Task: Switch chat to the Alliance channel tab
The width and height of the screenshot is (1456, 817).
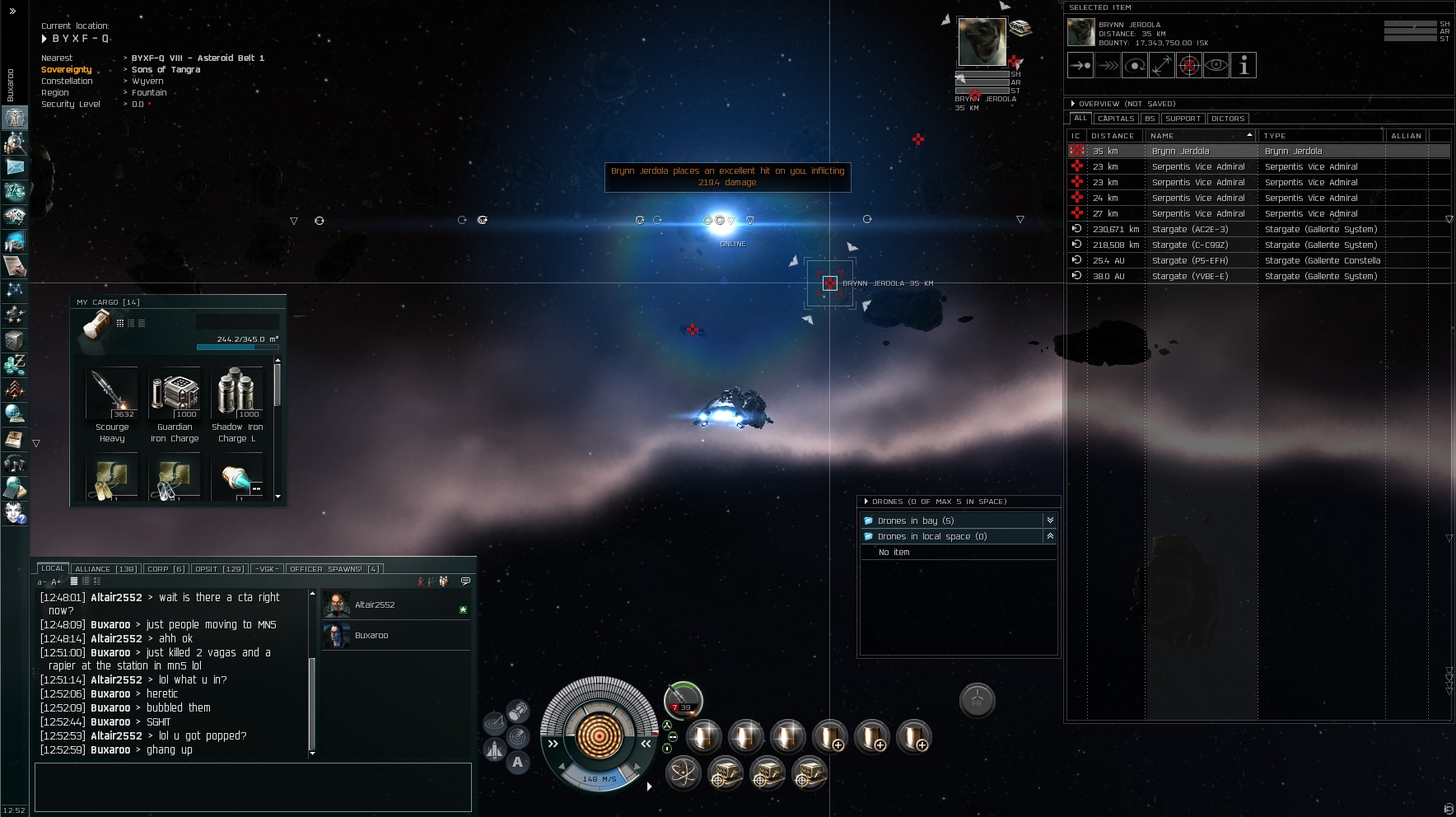Action: point(105,569)
